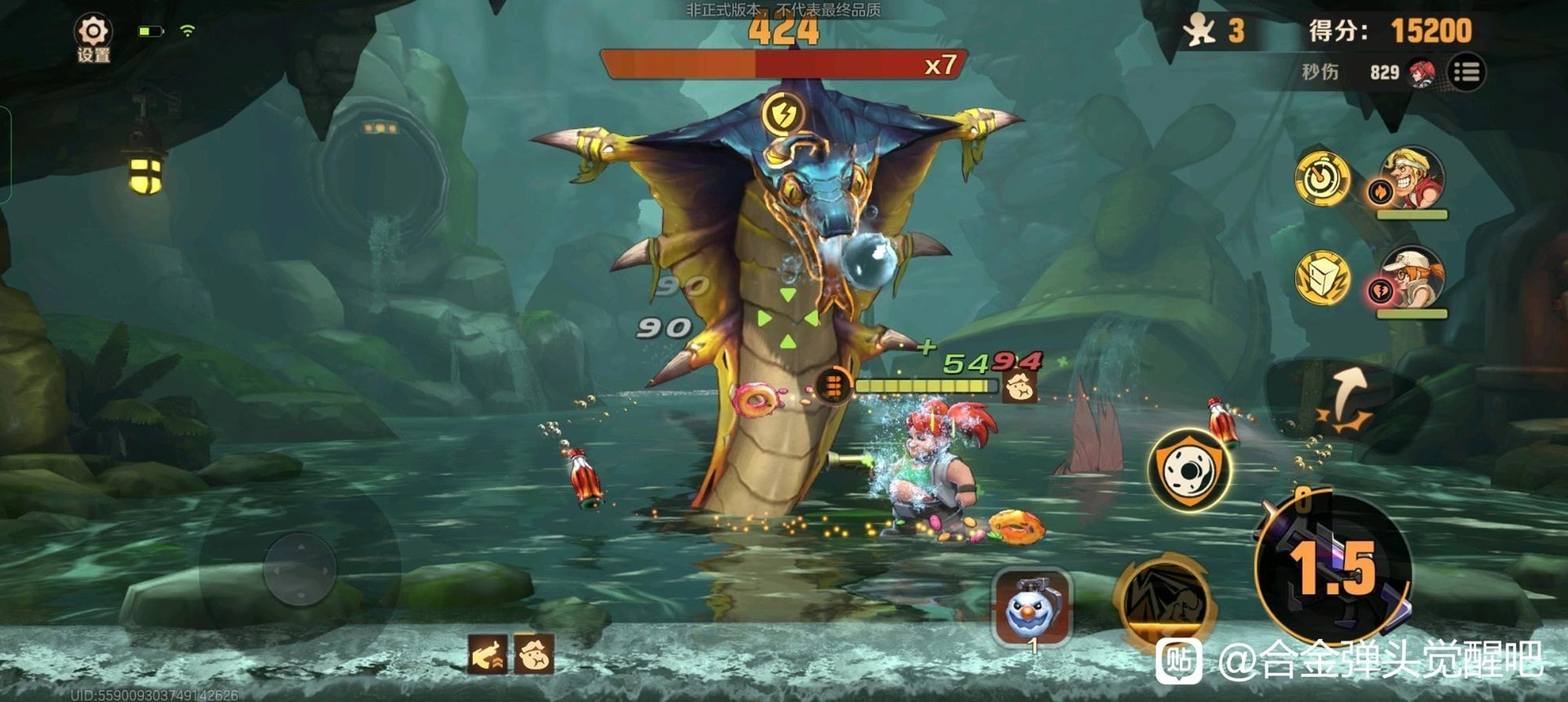
Task: Activate the yellow stopwatch skill icon
Action: point(1322,177)
